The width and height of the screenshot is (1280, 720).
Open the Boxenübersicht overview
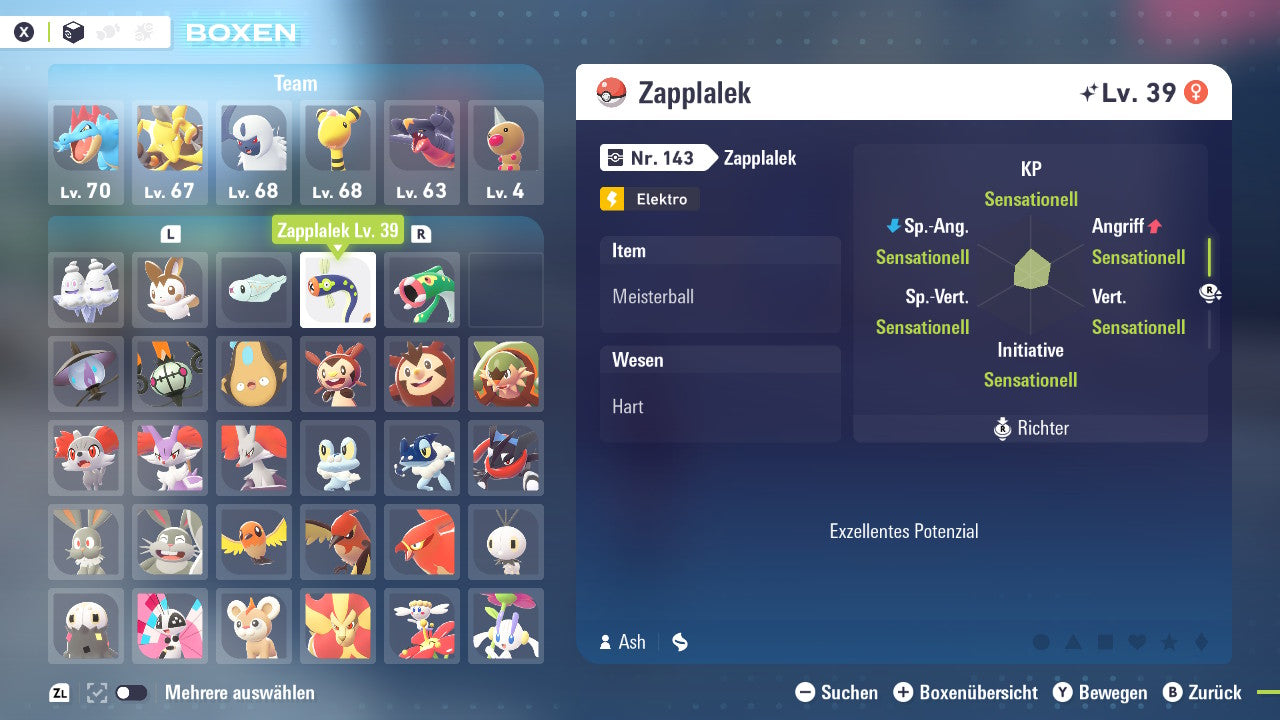click(x=968, y=692)
